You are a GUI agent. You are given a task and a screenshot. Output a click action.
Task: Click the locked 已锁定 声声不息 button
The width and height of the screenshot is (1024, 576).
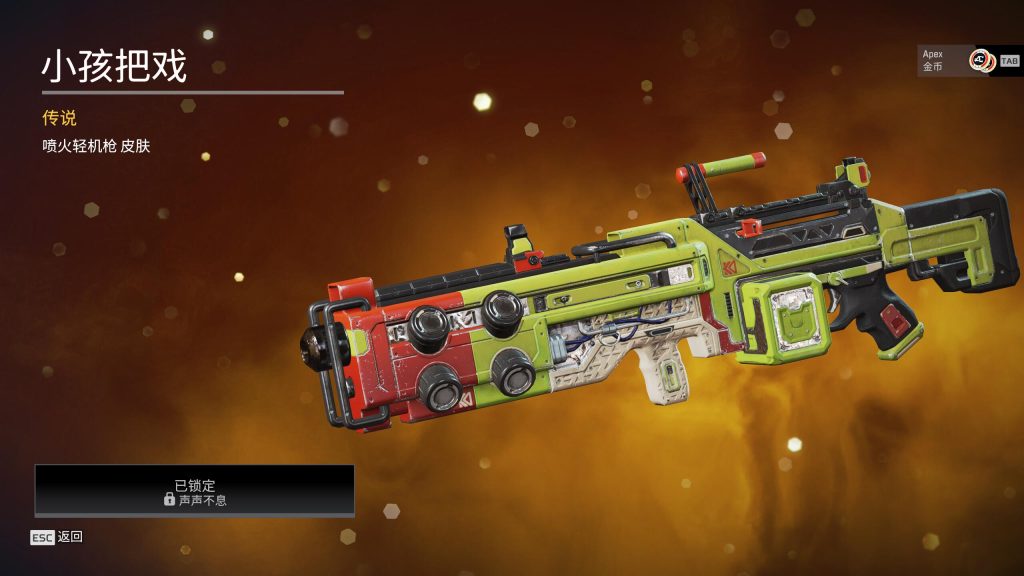[195, 491]
